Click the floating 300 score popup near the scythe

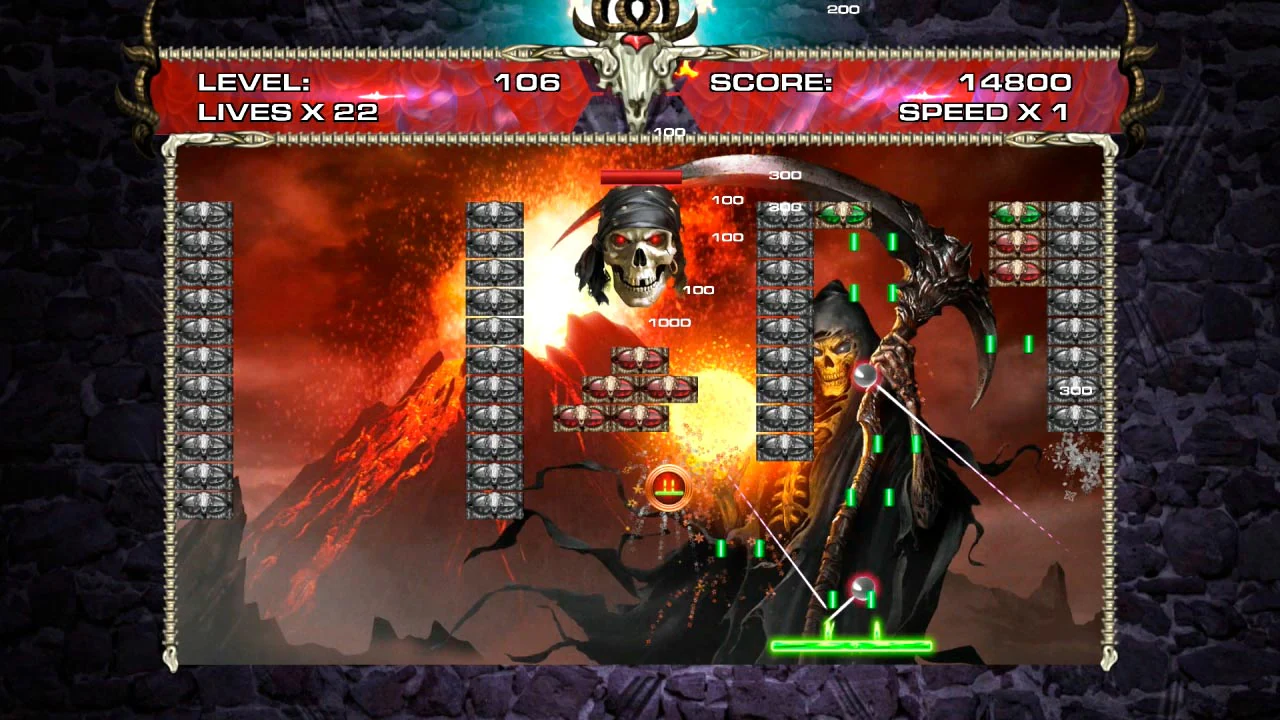click(x=786, y=175)
